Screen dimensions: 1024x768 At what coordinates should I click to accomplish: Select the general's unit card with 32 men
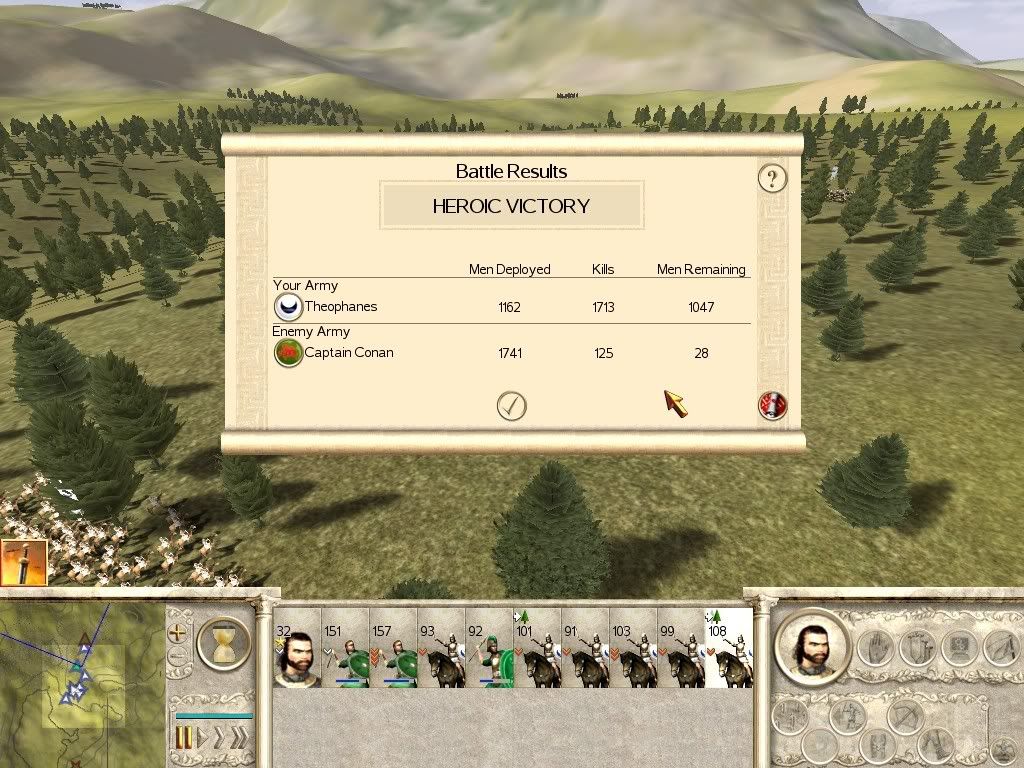[297, 650]
